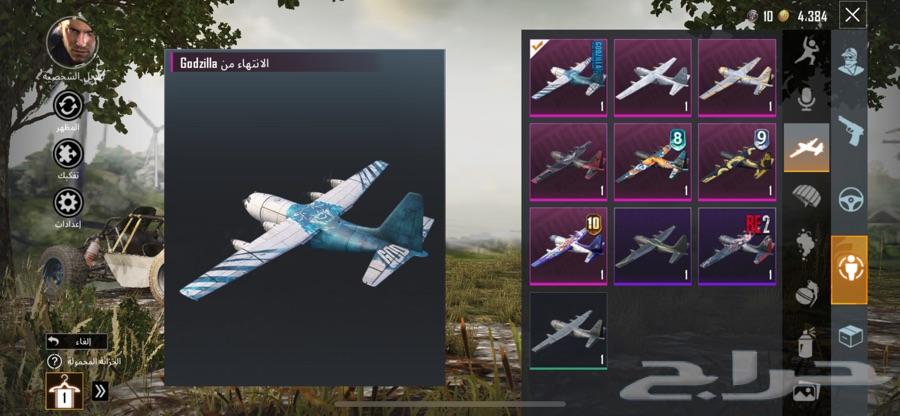
Task: Open the grenade skins tab
Action: click(806, 294)
